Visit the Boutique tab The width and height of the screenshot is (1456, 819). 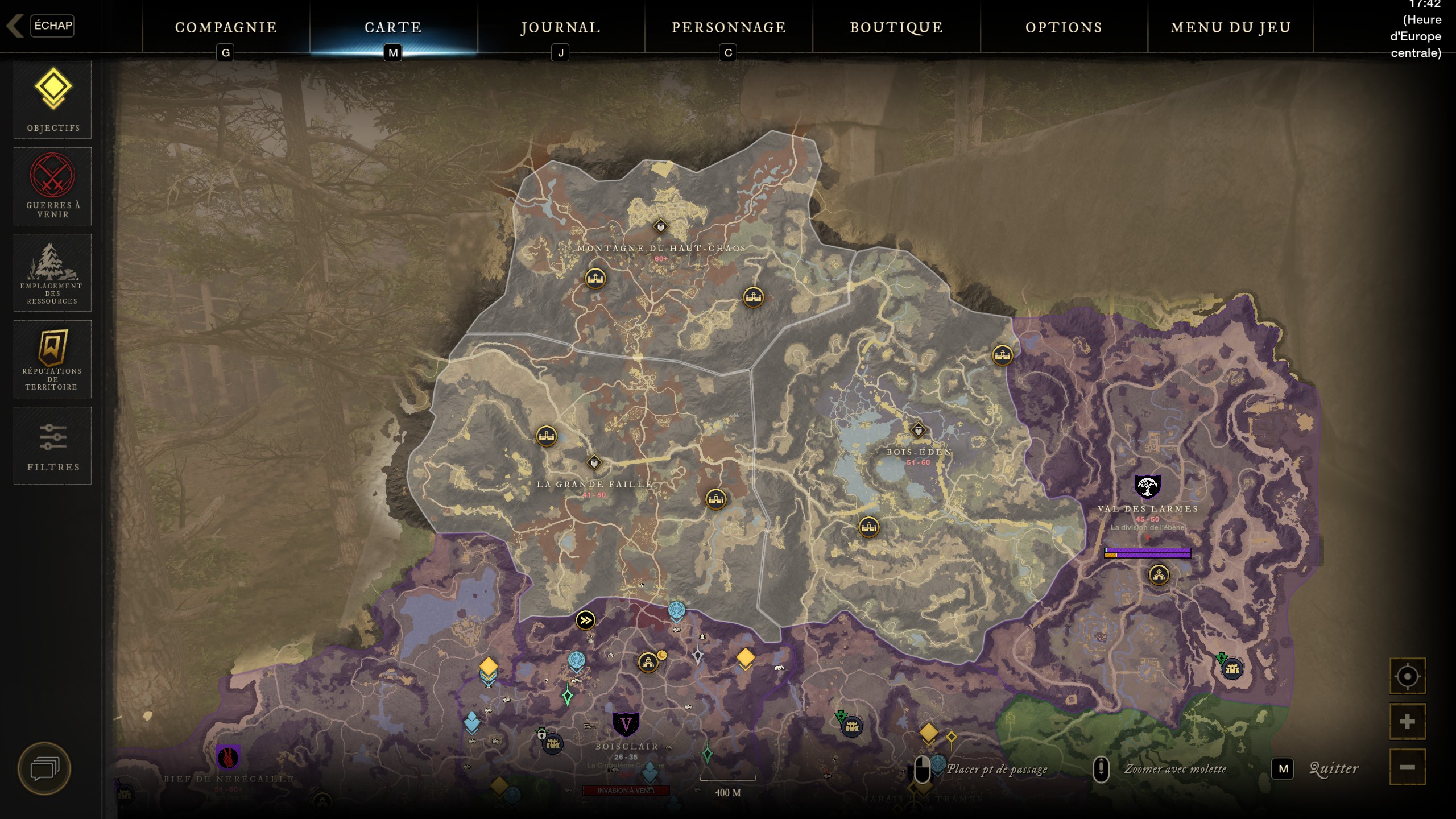tap(896, 27)
